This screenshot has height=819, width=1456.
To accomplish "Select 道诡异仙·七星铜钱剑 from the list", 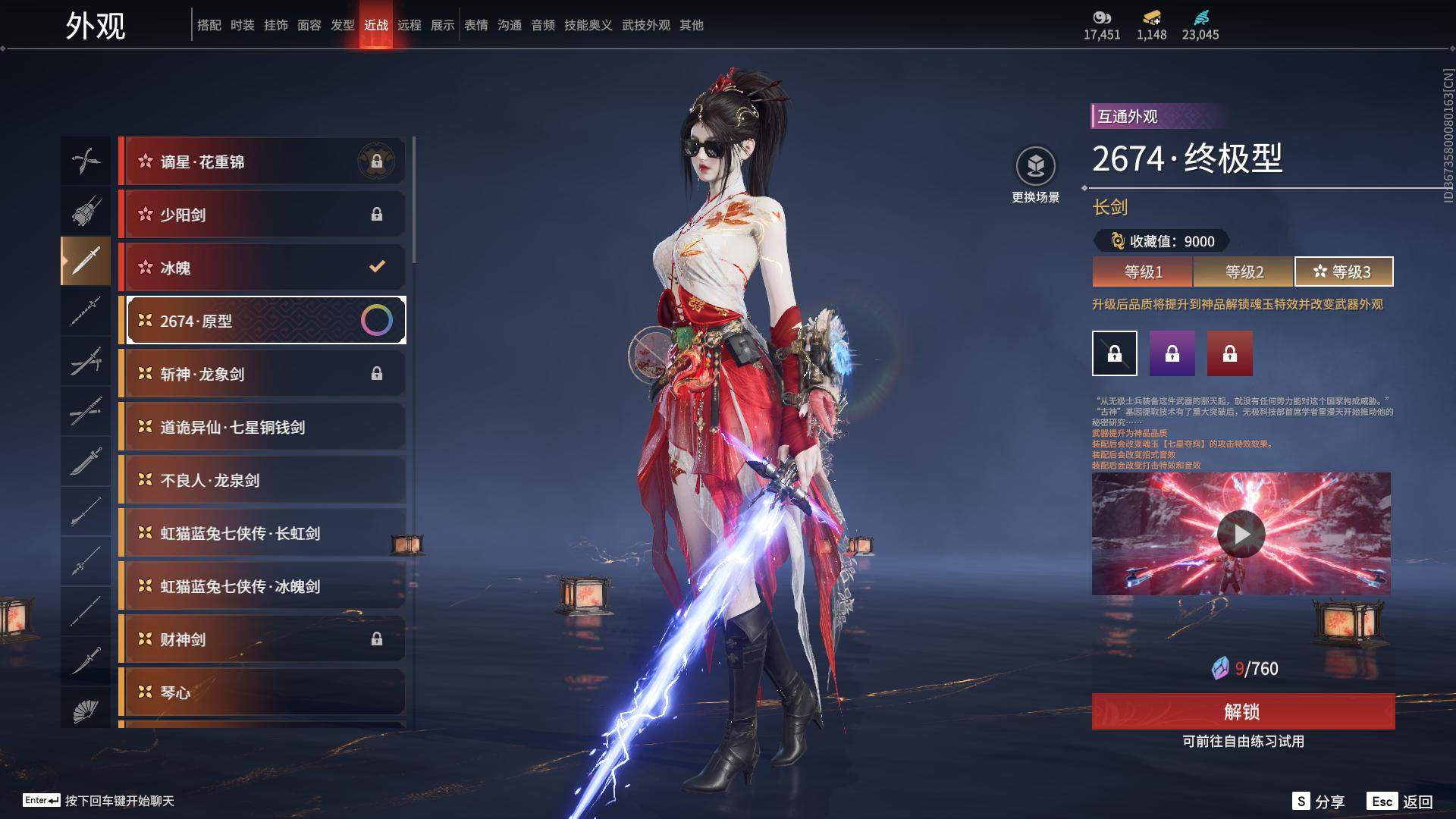I will click(x=262, y=427).
